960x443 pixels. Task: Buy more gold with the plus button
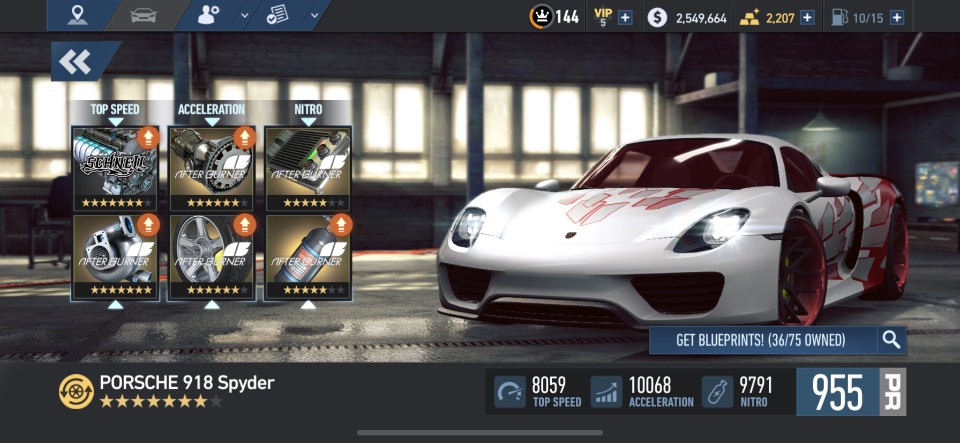[x=807, y=17]
